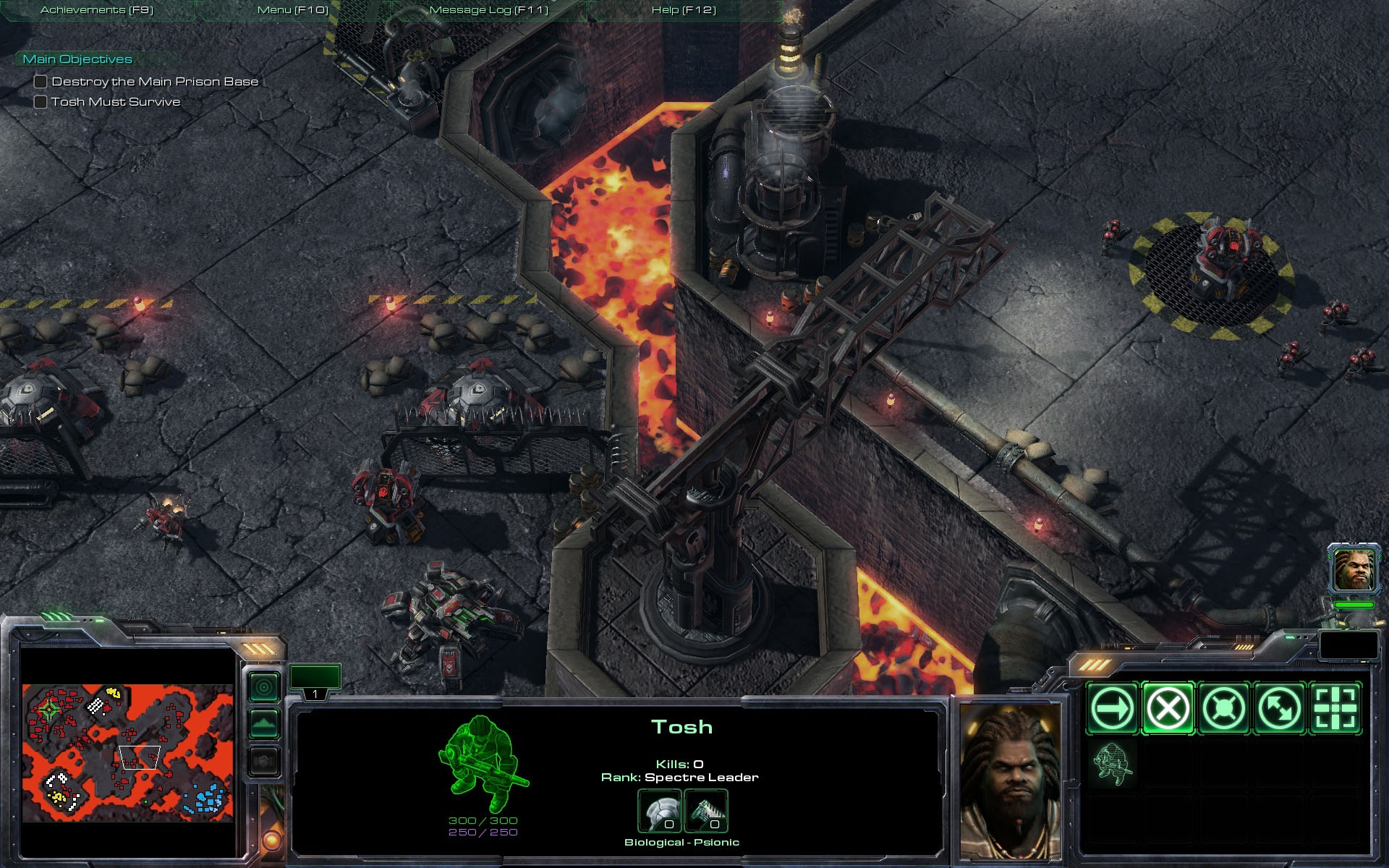The width and height of the screenshot is (1389, 868).
Task: Toggle minimap terrain display
Action: coord(264,723)
